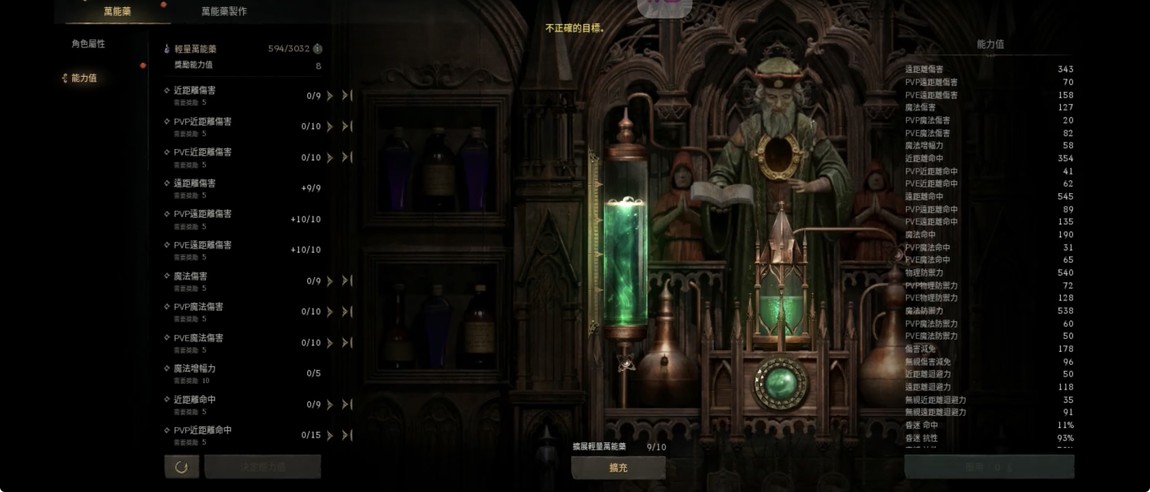The width and height of the screenshot is (1150, 492).
Task: Add one point to PVP近距離傷害
Action: [x=330, y=127]
